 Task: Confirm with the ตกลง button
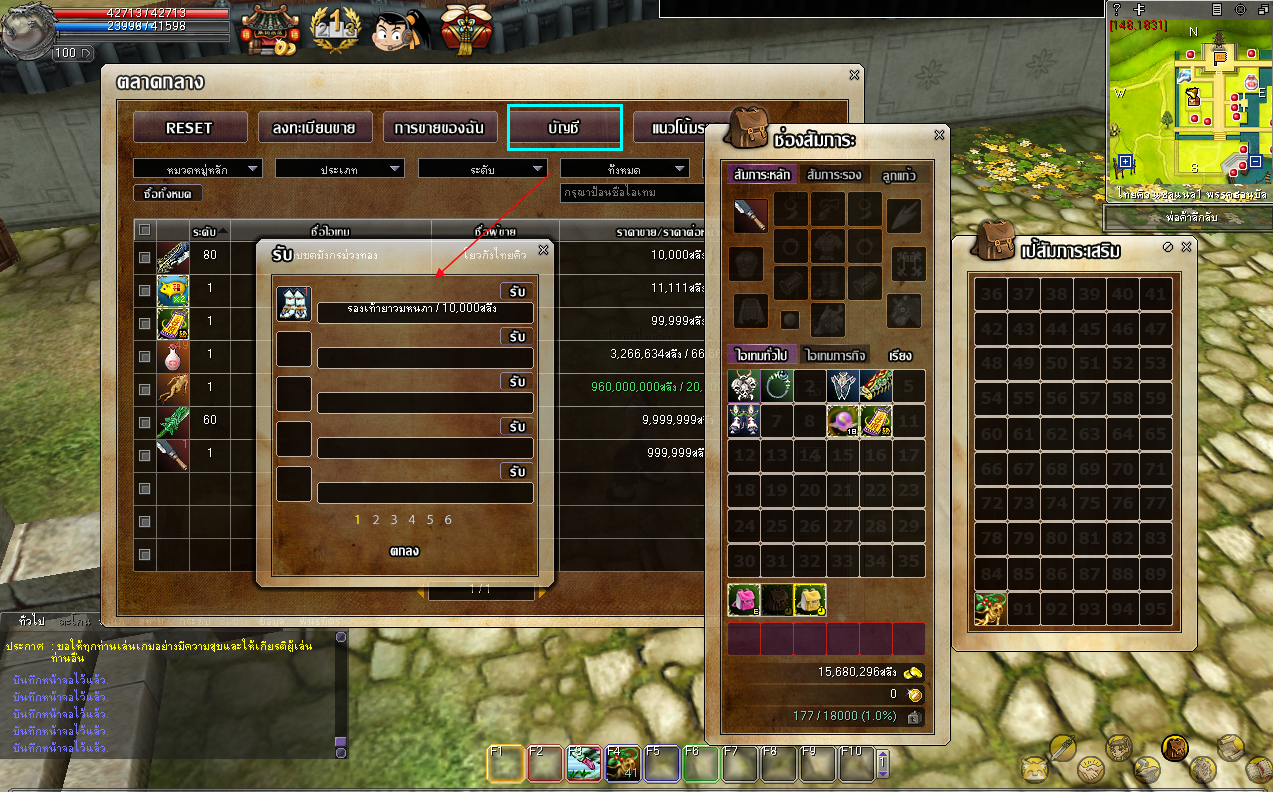coord(404,551)
